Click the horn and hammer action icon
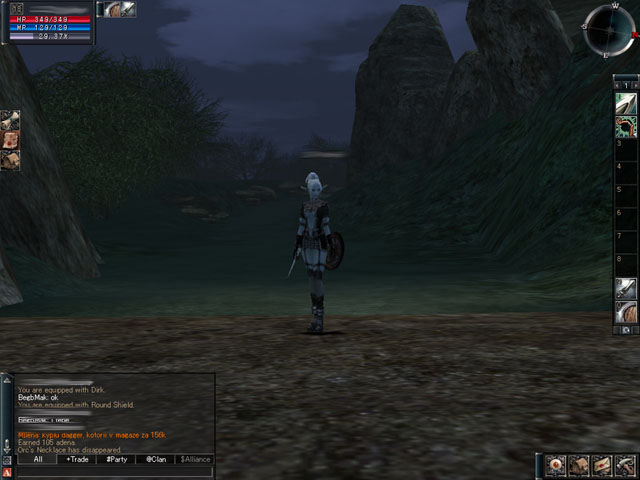Image resolution: width=640 pixels, height=480 pixels. point(624,465)
